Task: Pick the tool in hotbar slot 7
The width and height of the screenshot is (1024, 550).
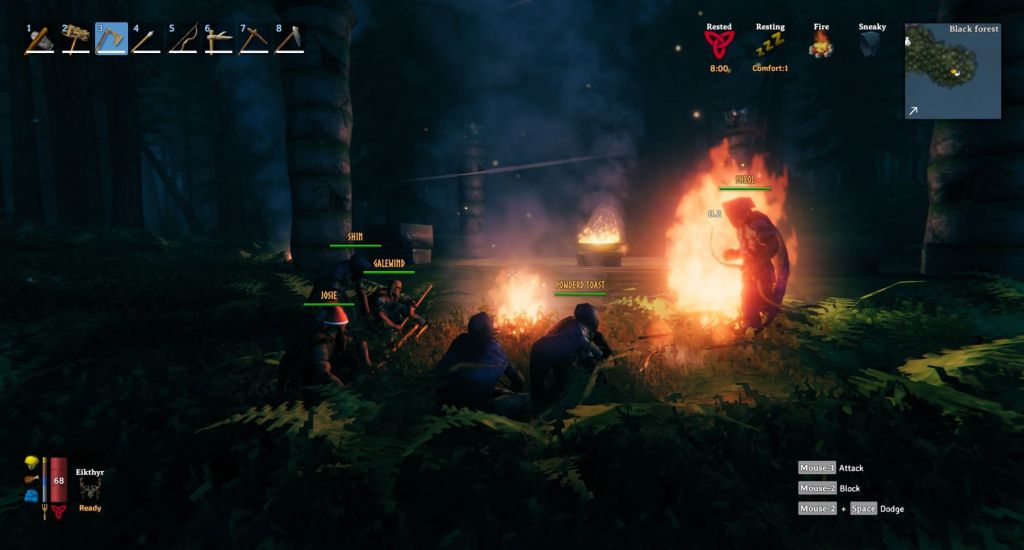Action: point(254,39)
